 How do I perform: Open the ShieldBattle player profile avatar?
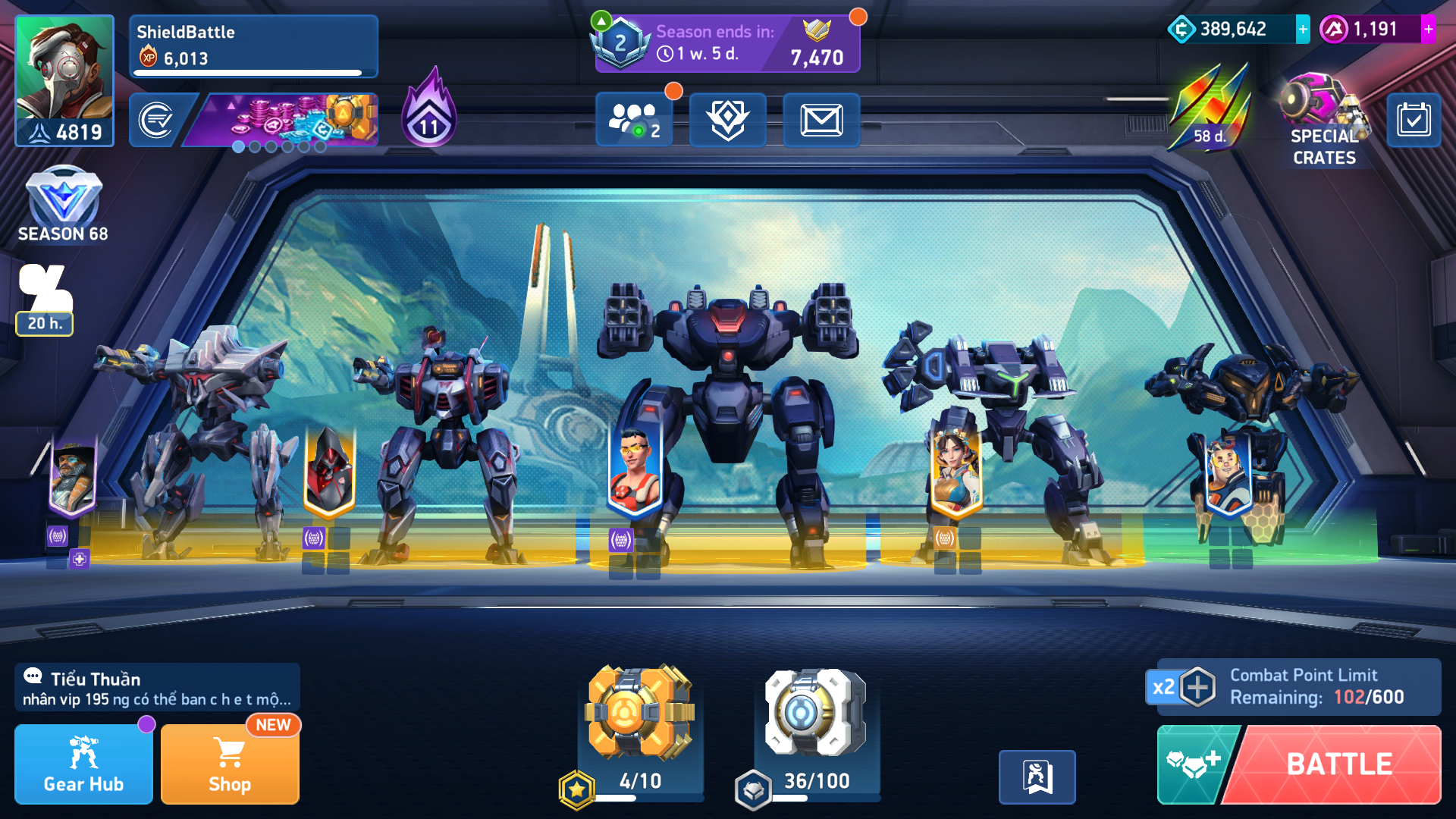coord(64,80)
